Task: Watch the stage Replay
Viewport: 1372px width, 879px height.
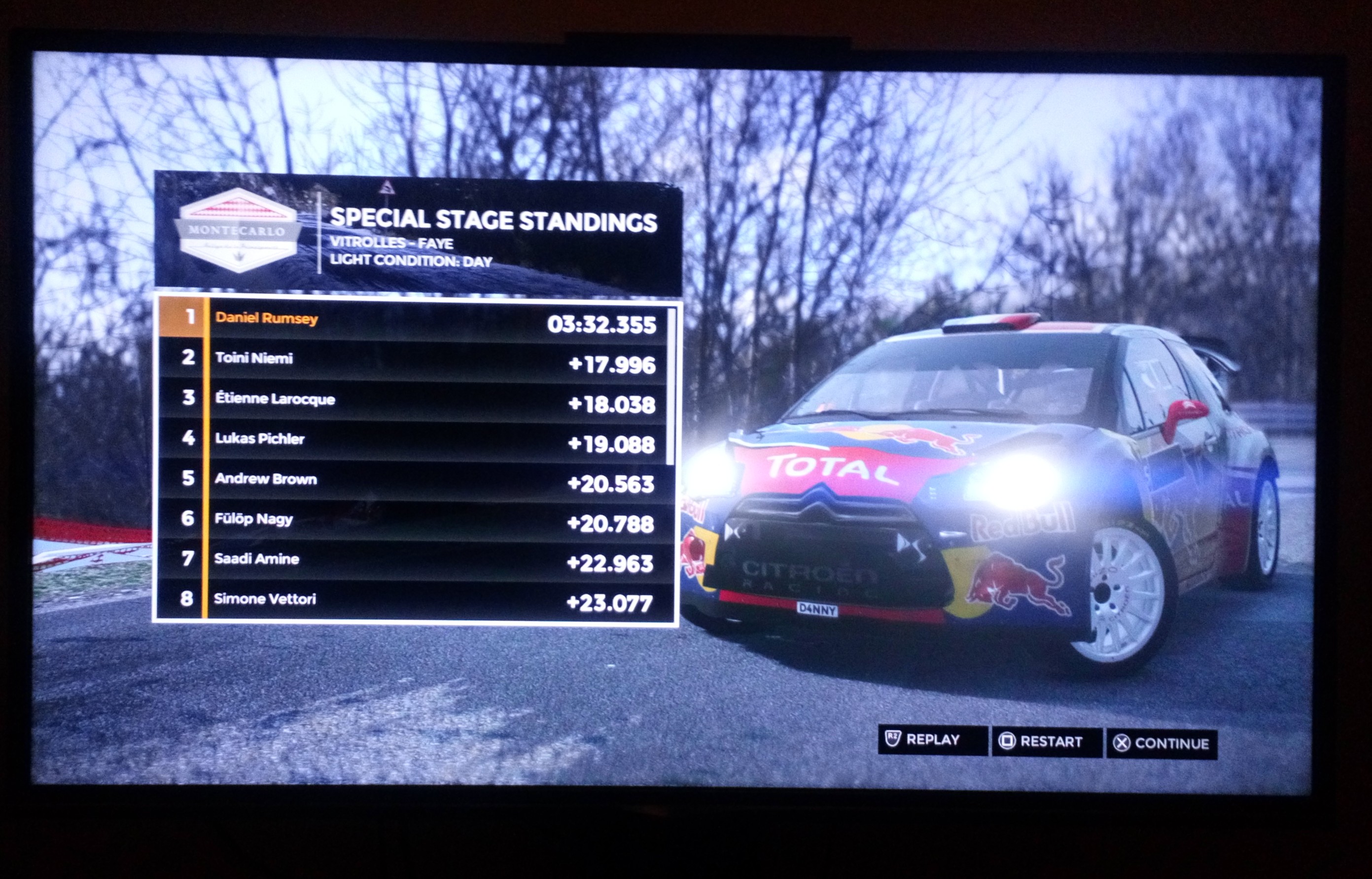Action: click(x=932, y=740)
